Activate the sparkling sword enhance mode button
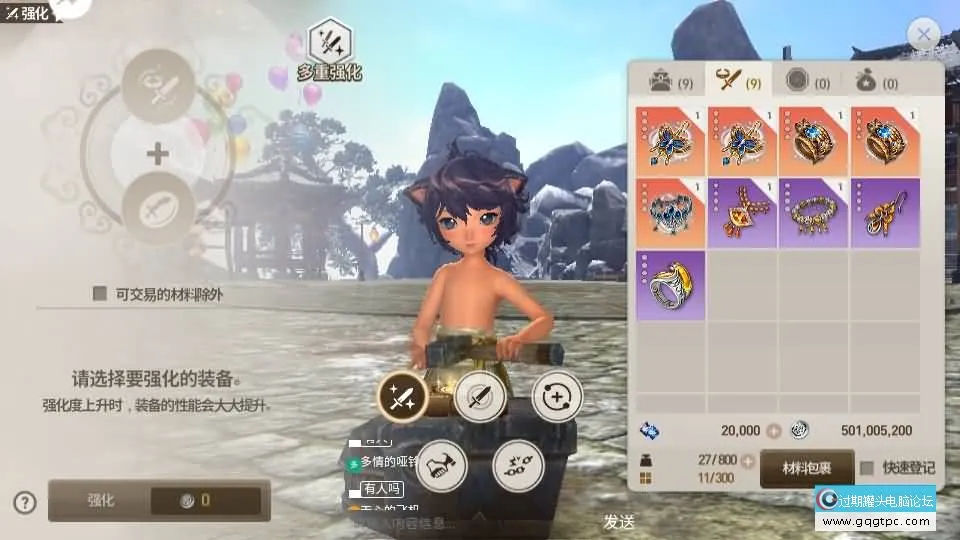The image size is (960, 540). pos(402,399)
